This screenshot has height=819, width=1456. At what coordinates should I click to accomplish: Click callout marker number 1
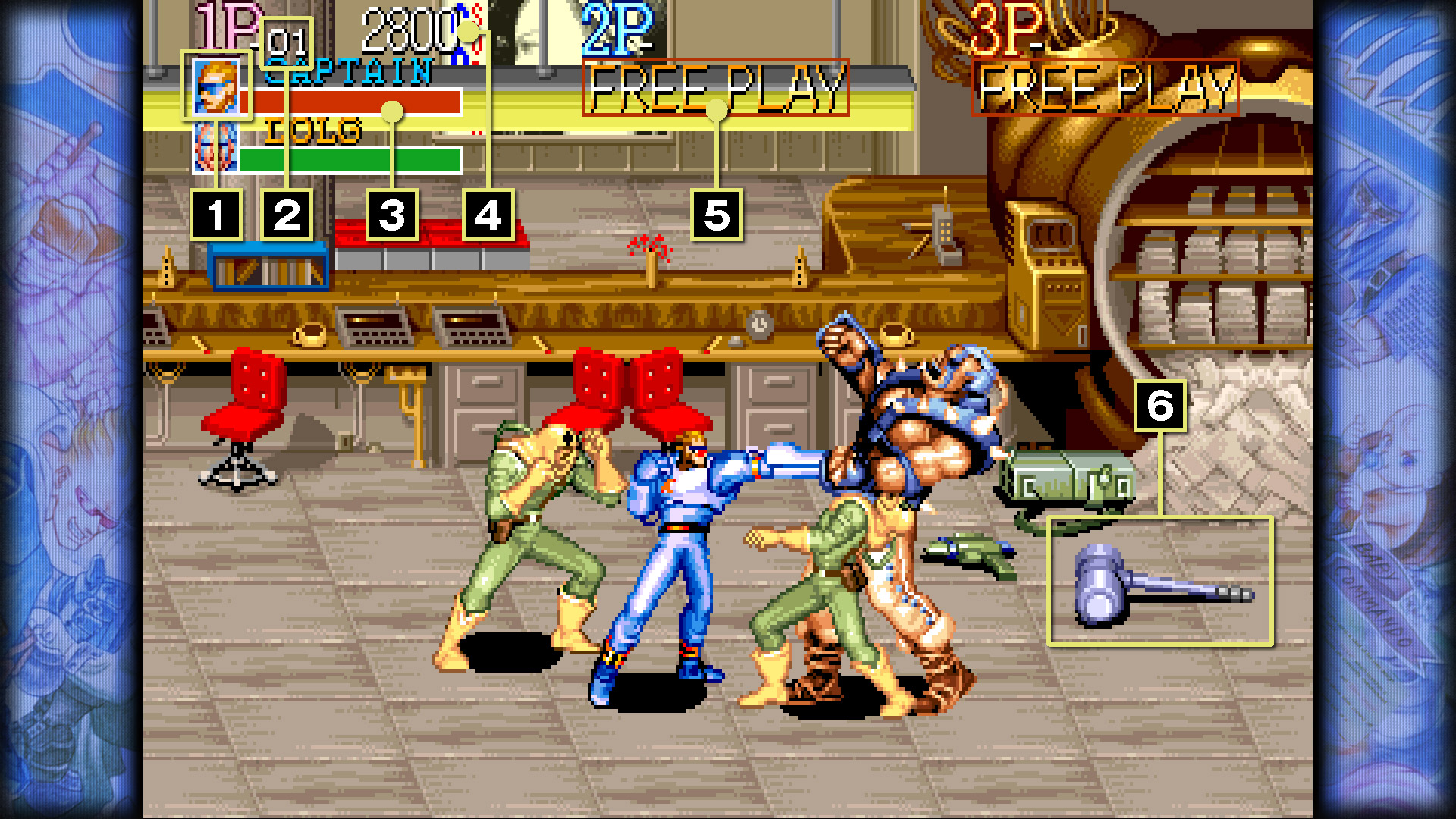click(x=216, y=215)
